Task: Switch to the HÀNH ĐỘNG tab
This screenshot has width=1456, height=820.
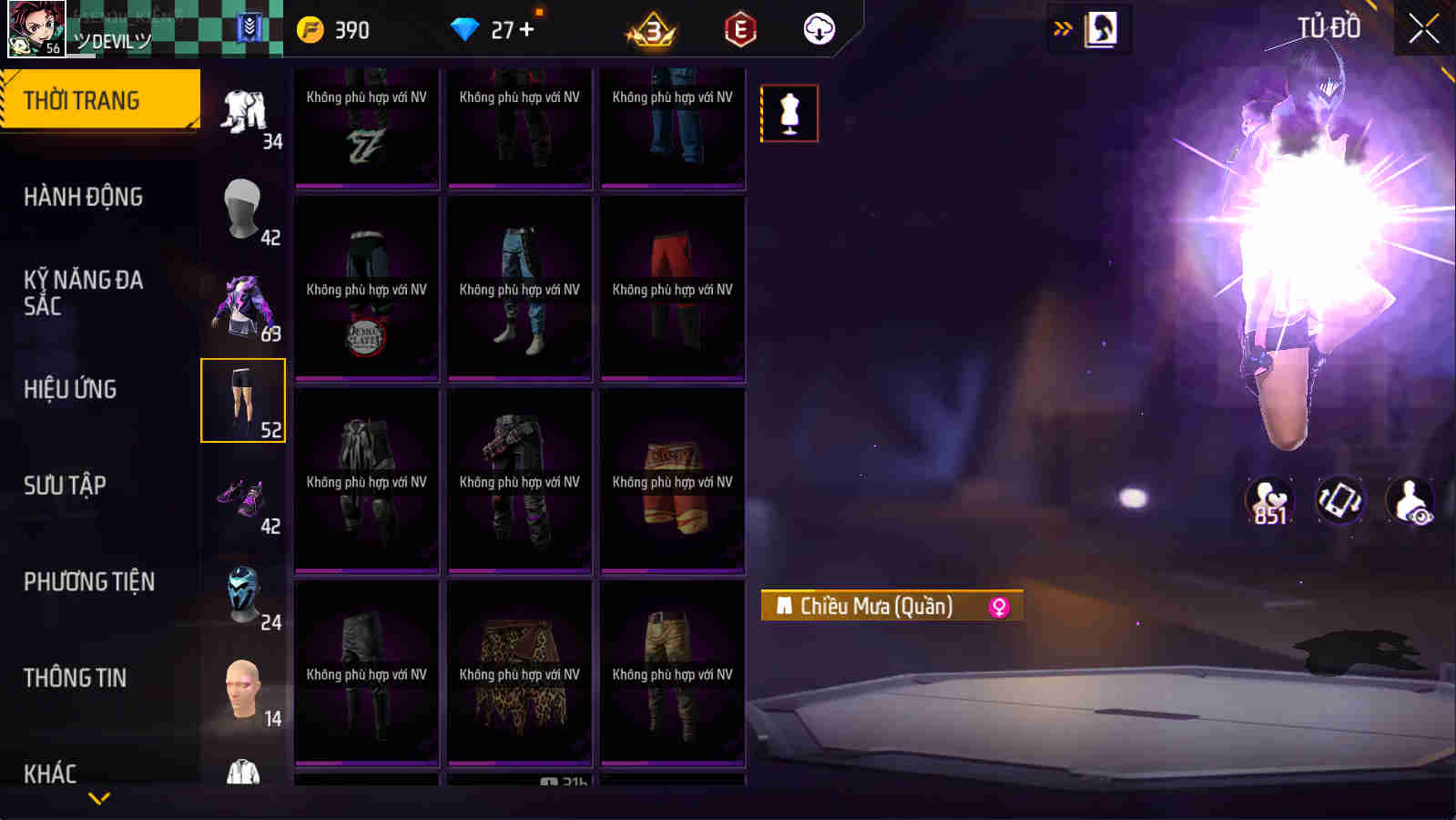Action: (x=82, y=196)
